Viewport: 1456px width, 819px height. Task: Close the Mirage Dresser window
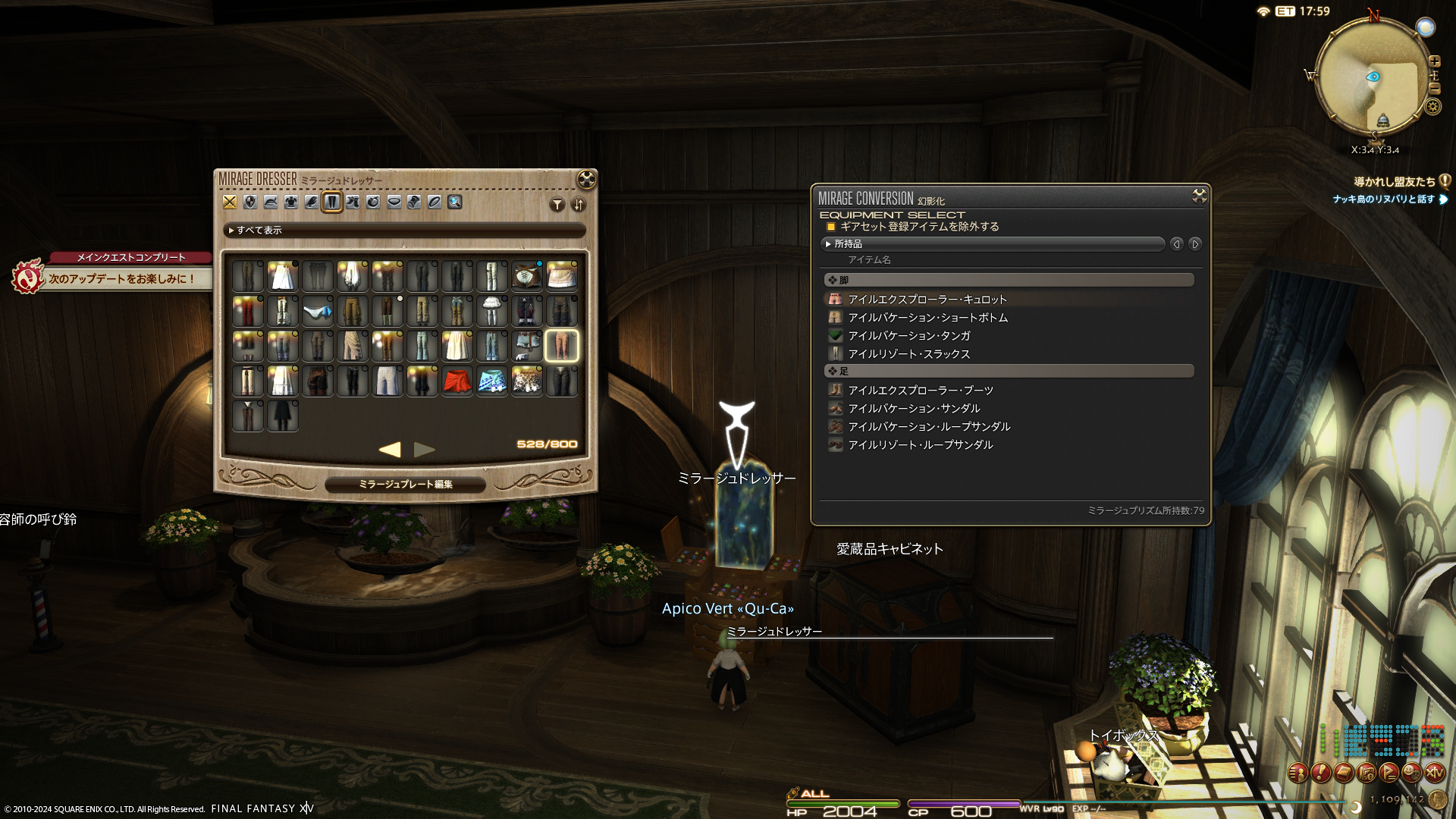(586, 180)
